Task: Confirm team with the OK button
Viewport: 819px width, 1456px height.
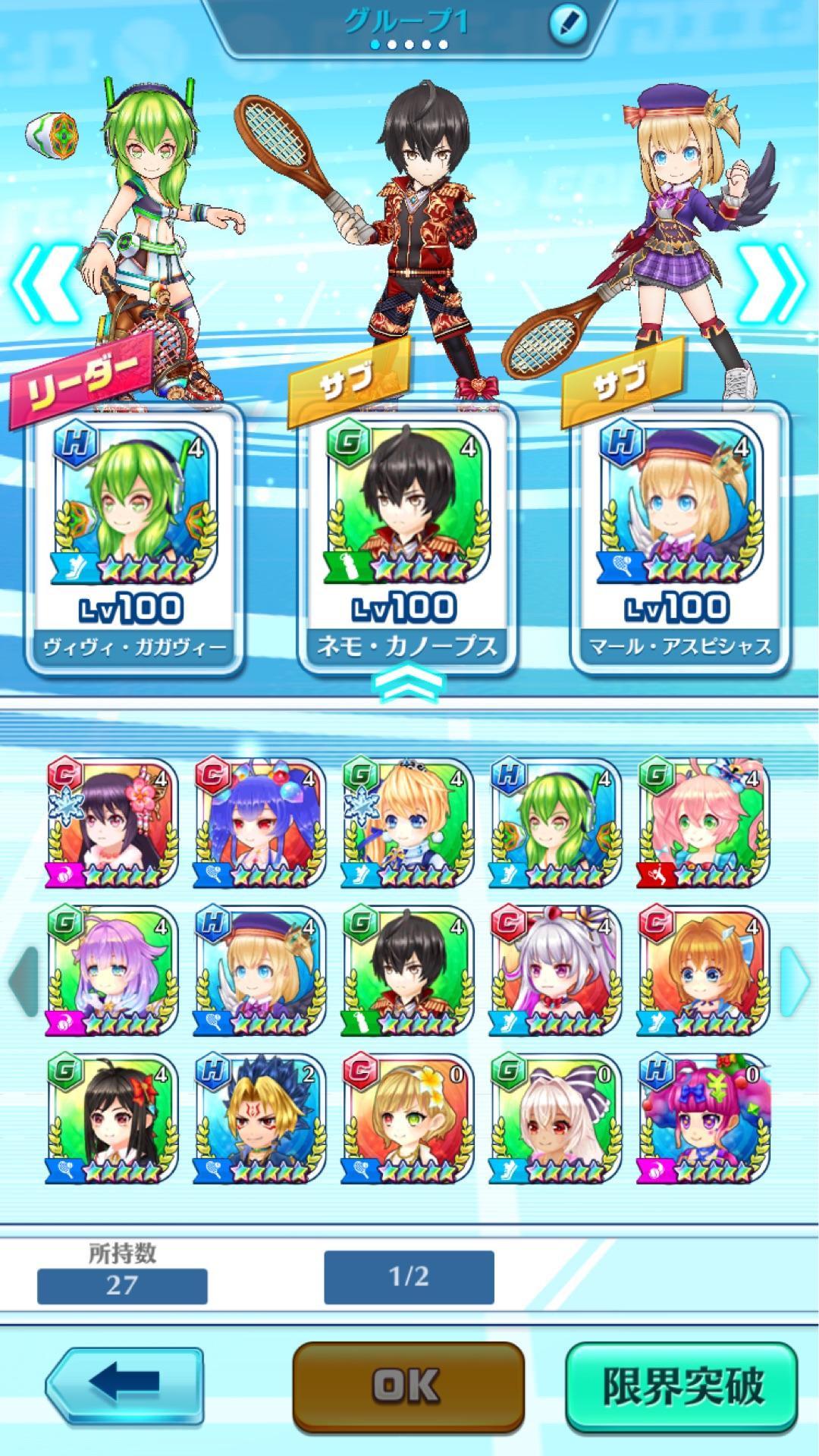Action: click(408, 1386)
